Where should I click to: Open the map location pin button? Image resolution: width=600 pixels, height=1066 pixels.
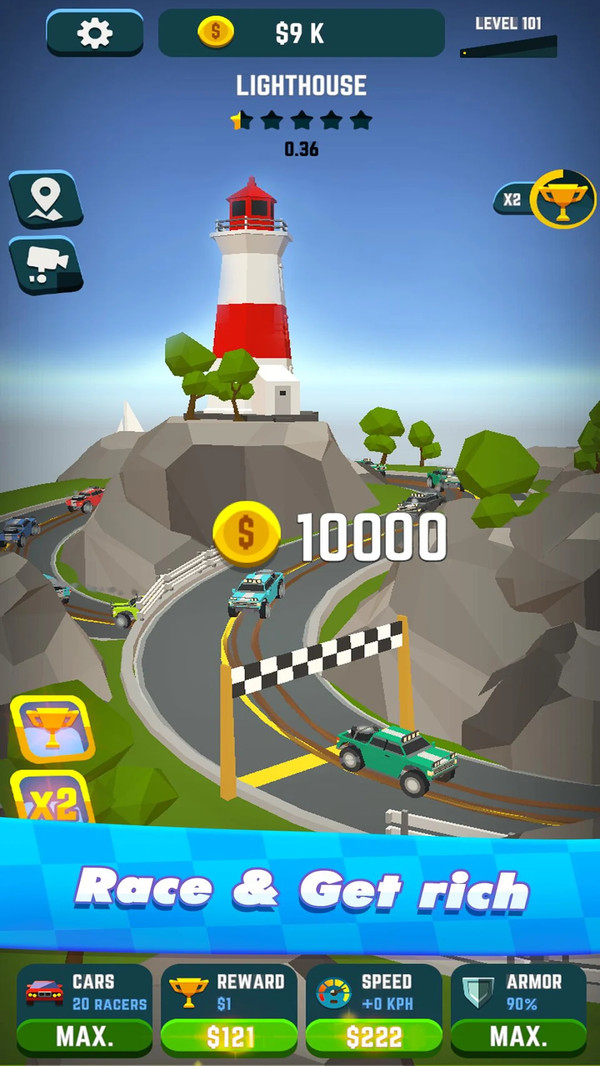coord(44,198)
